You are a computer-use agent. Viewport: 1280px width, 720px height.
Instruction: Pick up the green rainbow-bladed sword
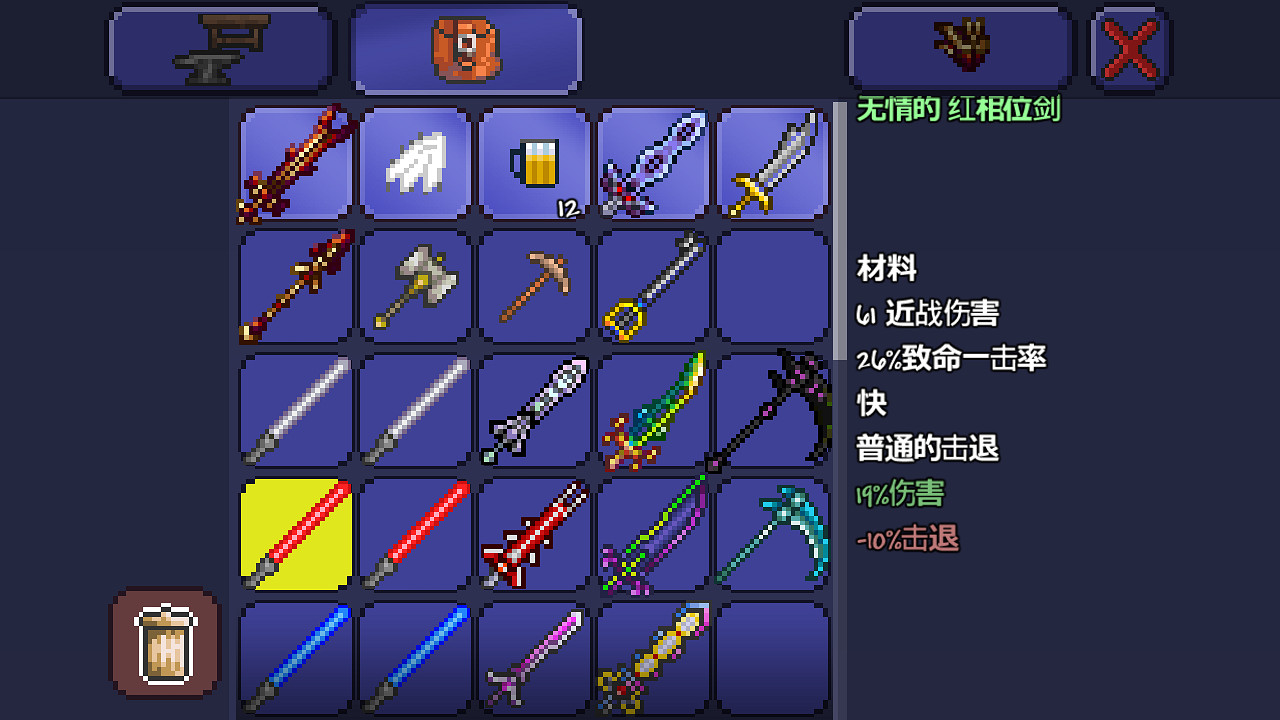(653, 410)
